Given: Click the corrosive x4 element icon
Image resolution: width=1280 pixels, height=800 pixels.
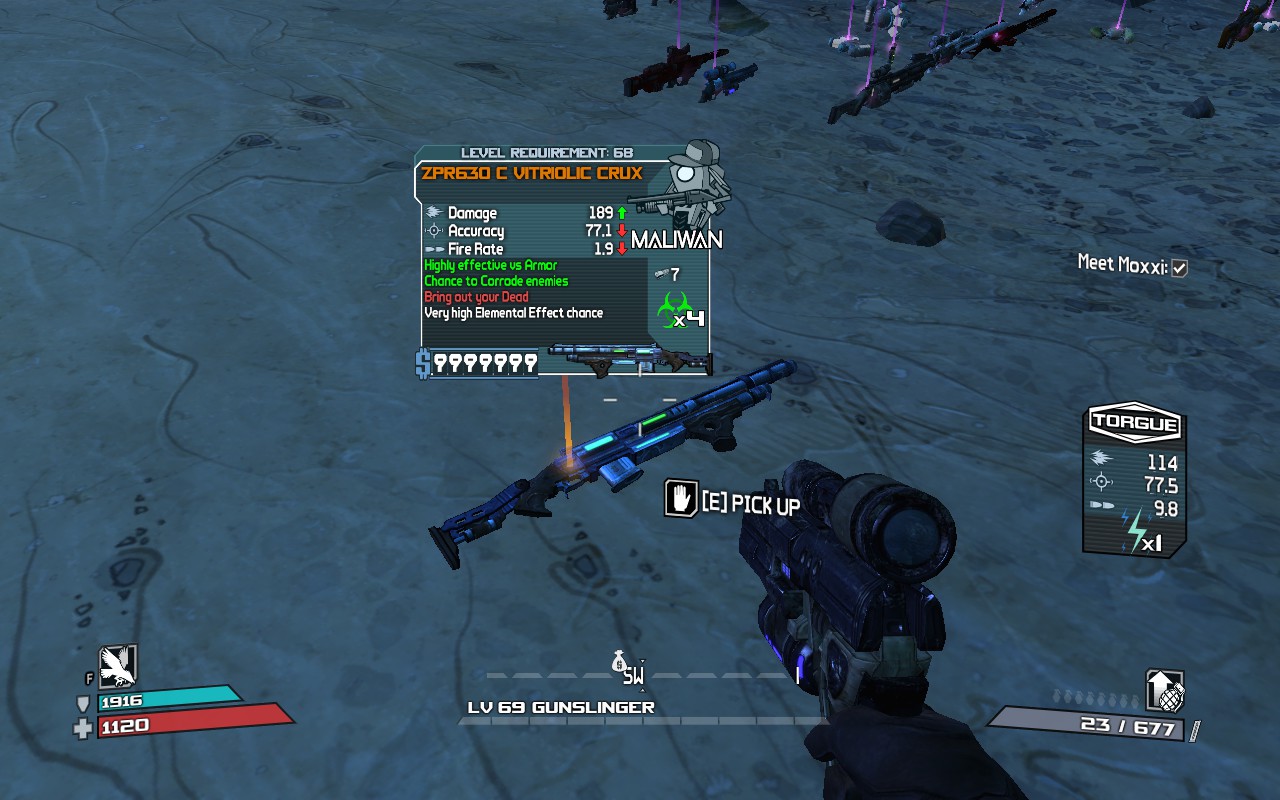Looking at the screenshot, I should (676, 310).
